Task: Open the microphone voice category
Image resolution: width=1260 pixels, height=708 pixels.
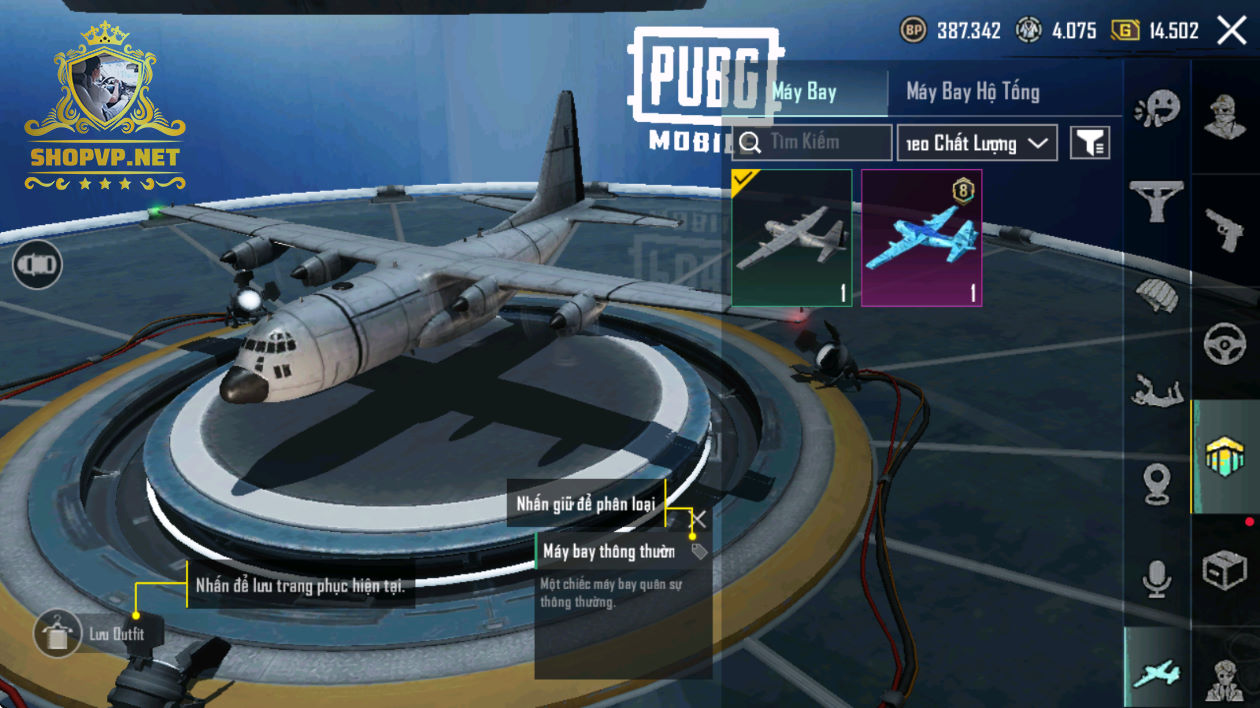Action: pos(1157,578)
